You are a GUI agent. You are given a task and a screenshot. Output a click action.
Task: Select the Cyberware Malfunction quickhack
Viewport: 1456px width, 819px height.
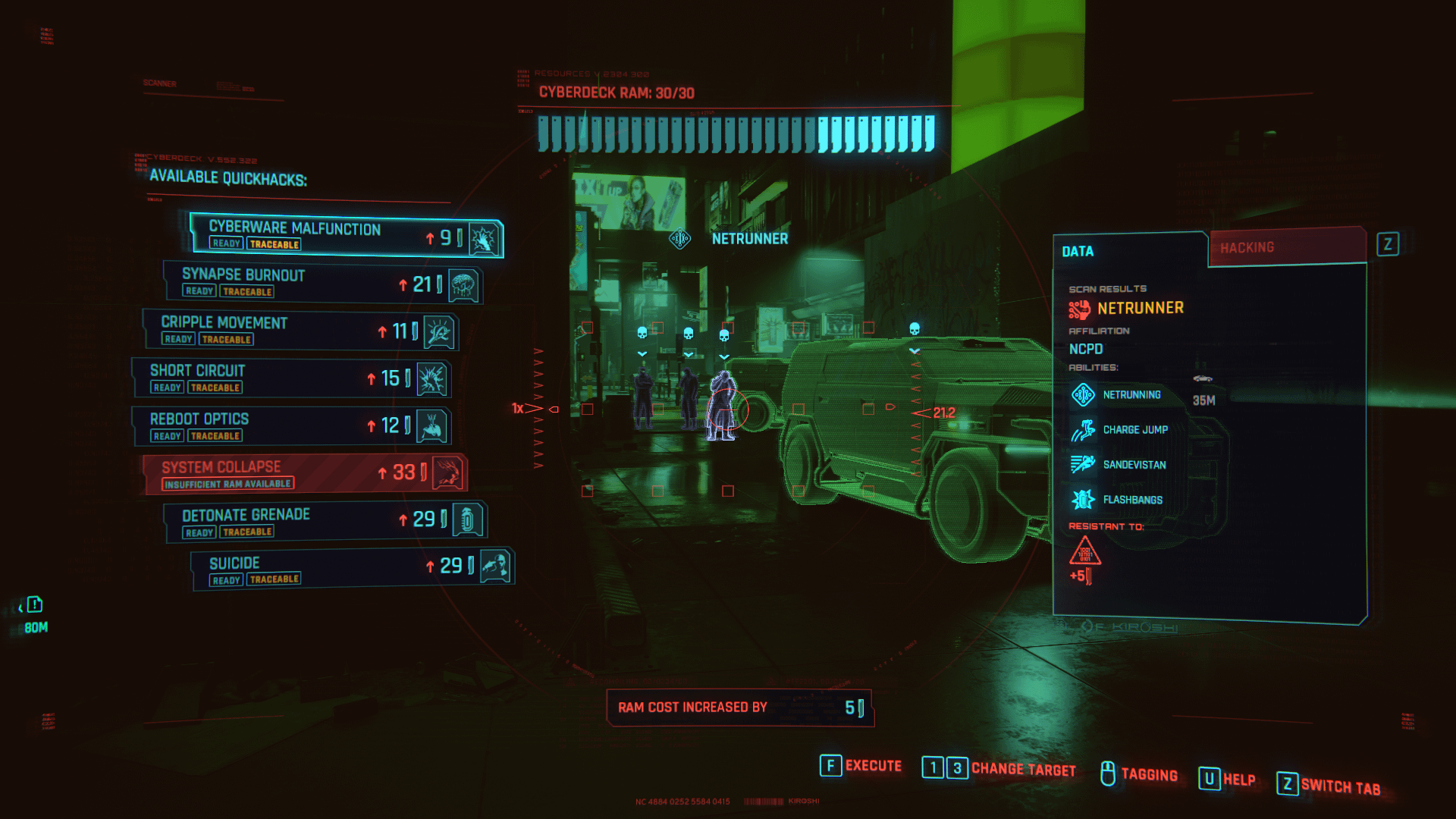click(345, 235)
